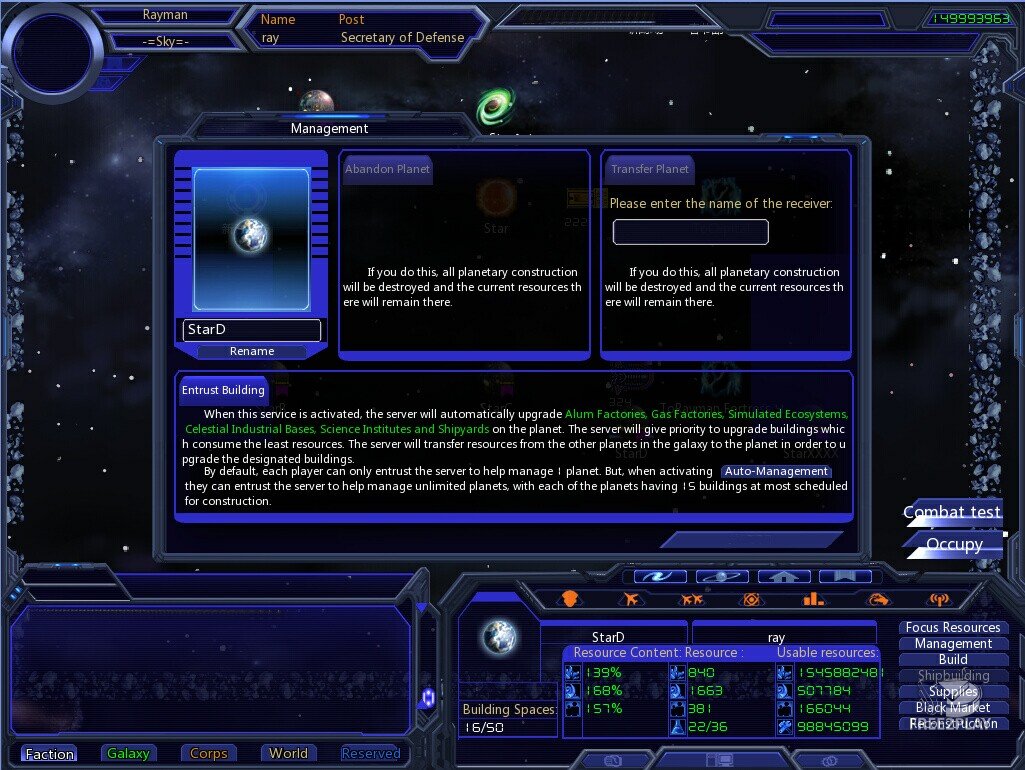Image resolution: width=1025 pixels, height=770 pixels.
Task: Click the Abandon Planet button
Action: [x=387, y=169]
